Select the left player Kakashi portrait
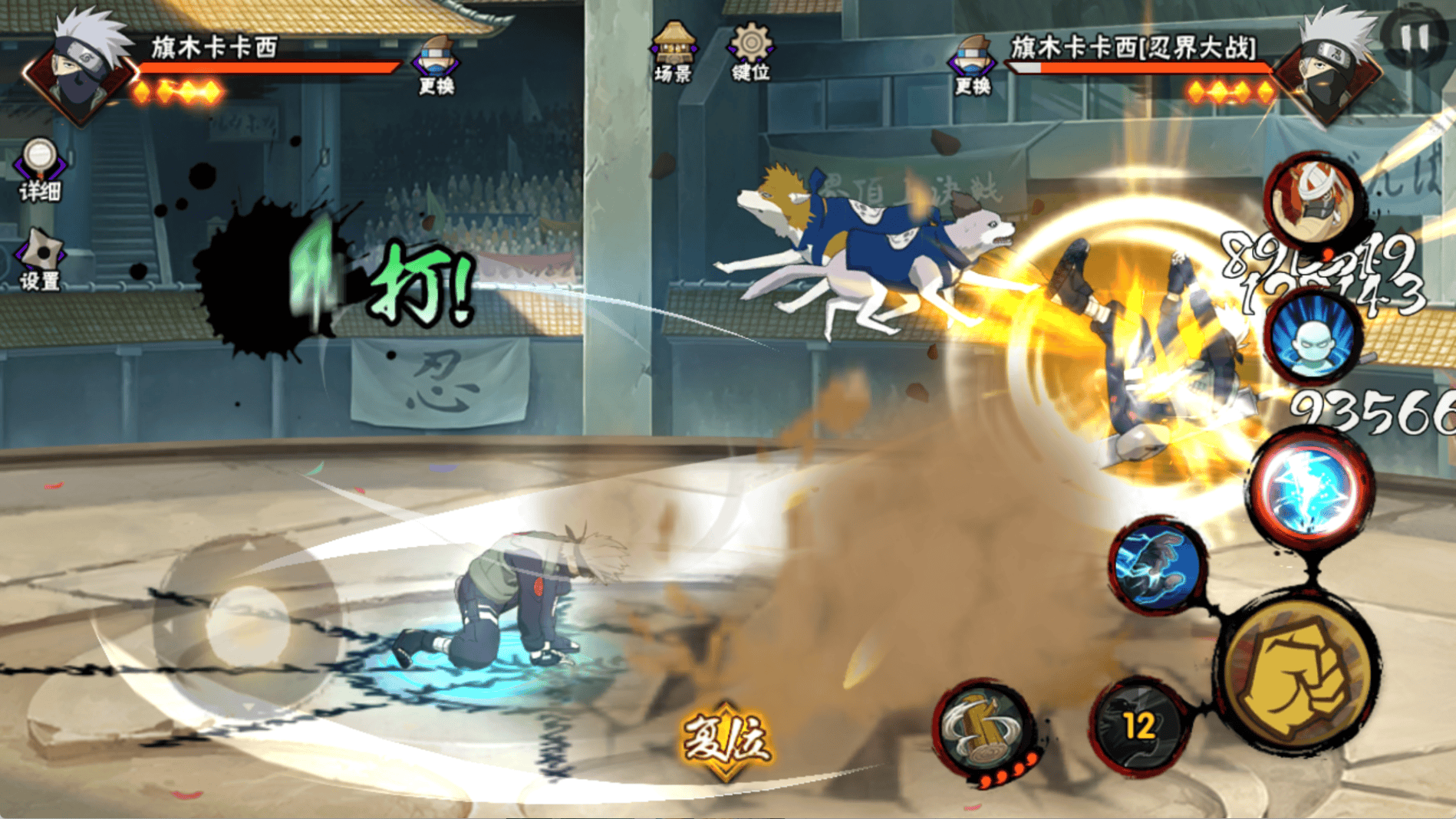The image size is (1456, 819). click(79, 71)
